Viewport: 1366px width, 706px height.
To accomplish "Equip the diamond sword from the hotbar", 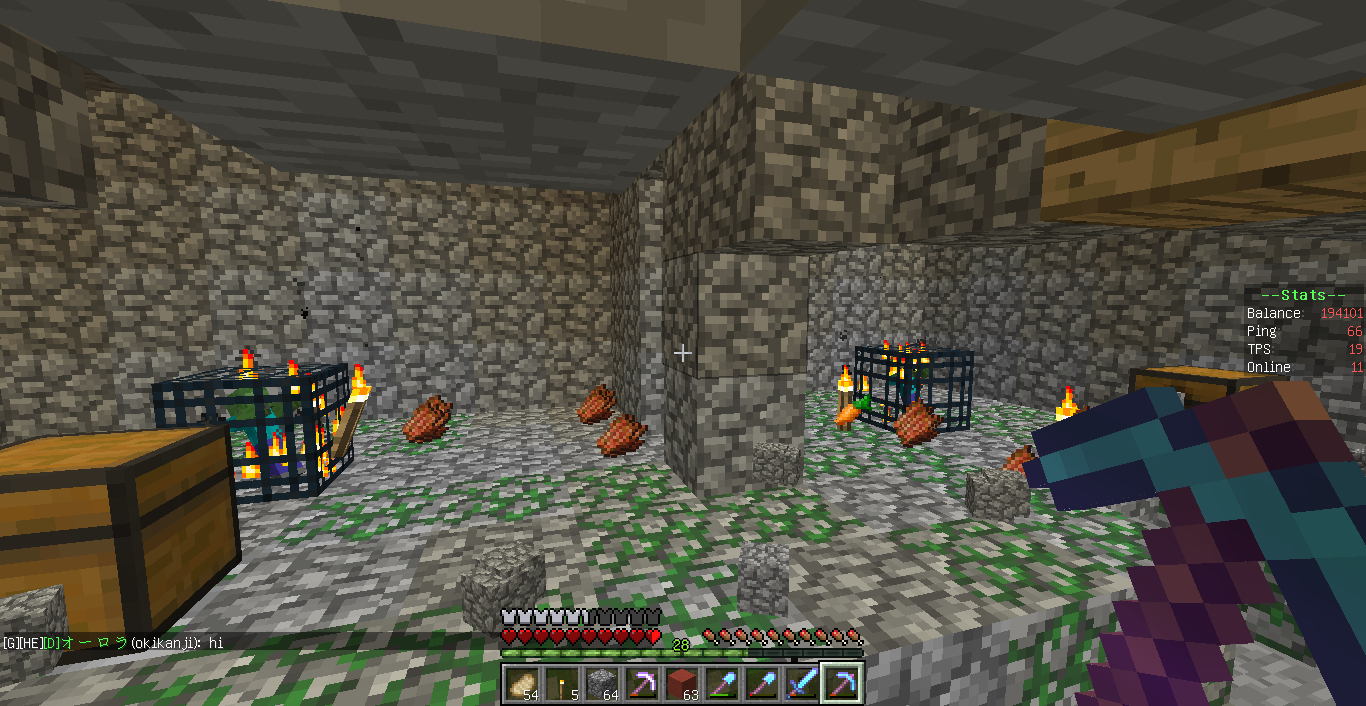I will coord(802,683).
